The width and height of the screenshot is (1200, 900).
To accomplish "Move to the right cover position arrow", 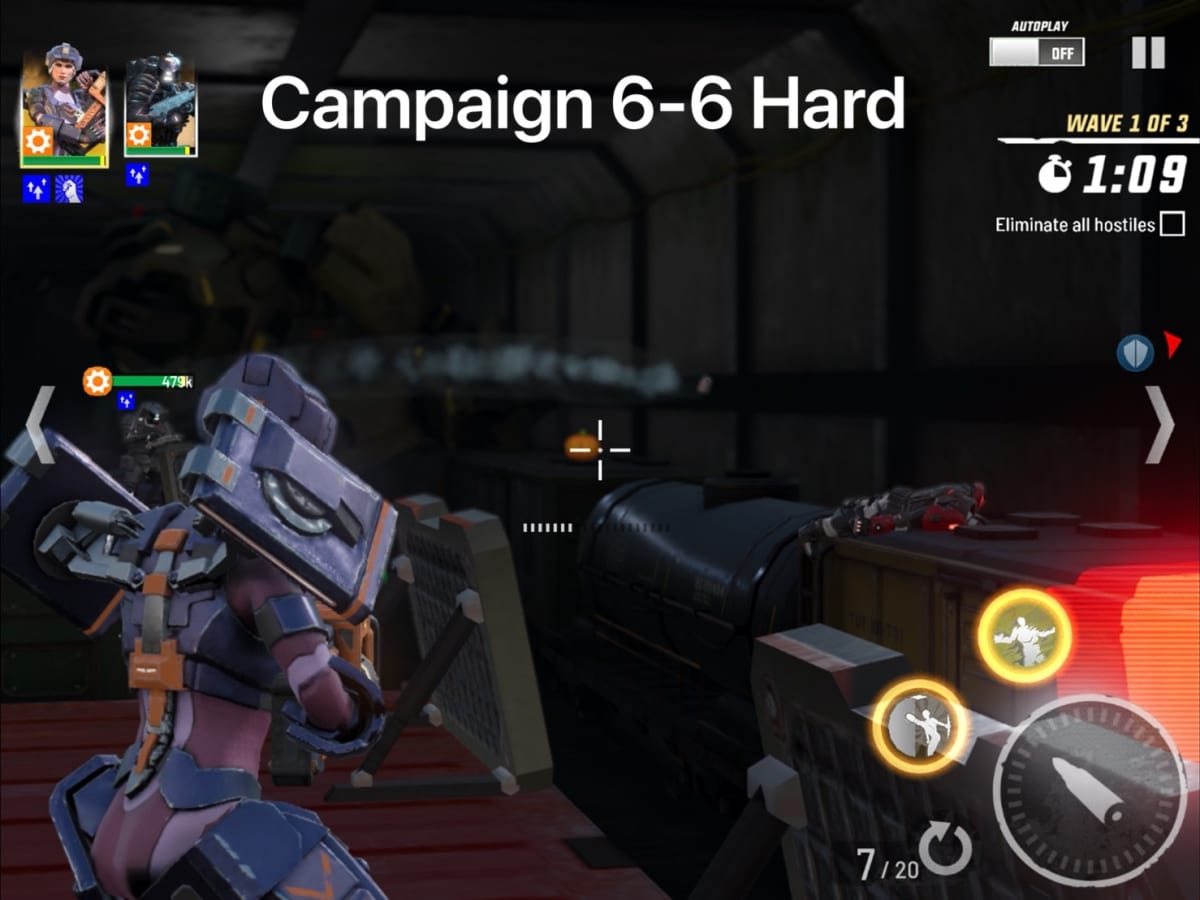I will click(1160, 425).
